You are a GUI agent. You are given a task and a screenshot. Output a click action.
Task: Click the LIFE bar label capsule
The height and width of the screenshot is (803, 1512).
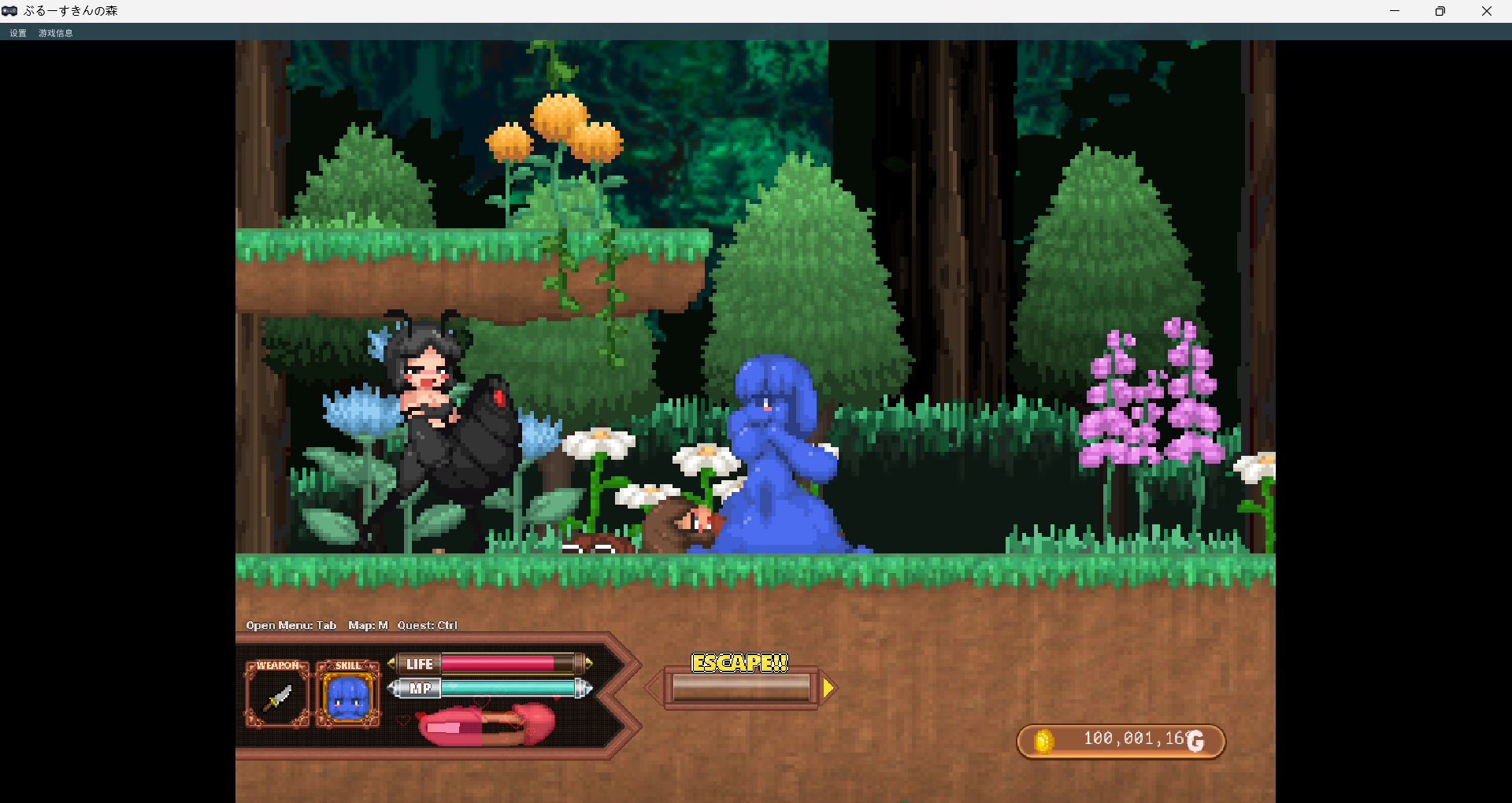[418, 664]
